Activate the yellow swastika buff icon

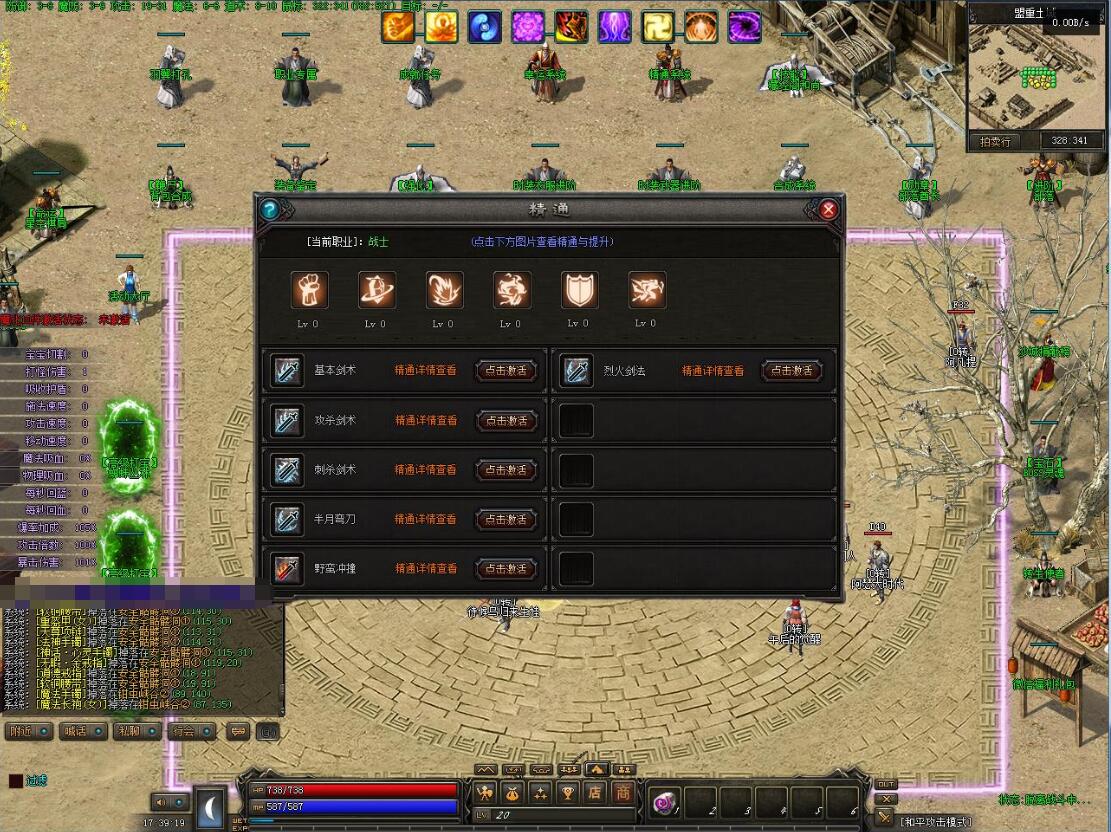pyautogui.click(x=658, y=27)
